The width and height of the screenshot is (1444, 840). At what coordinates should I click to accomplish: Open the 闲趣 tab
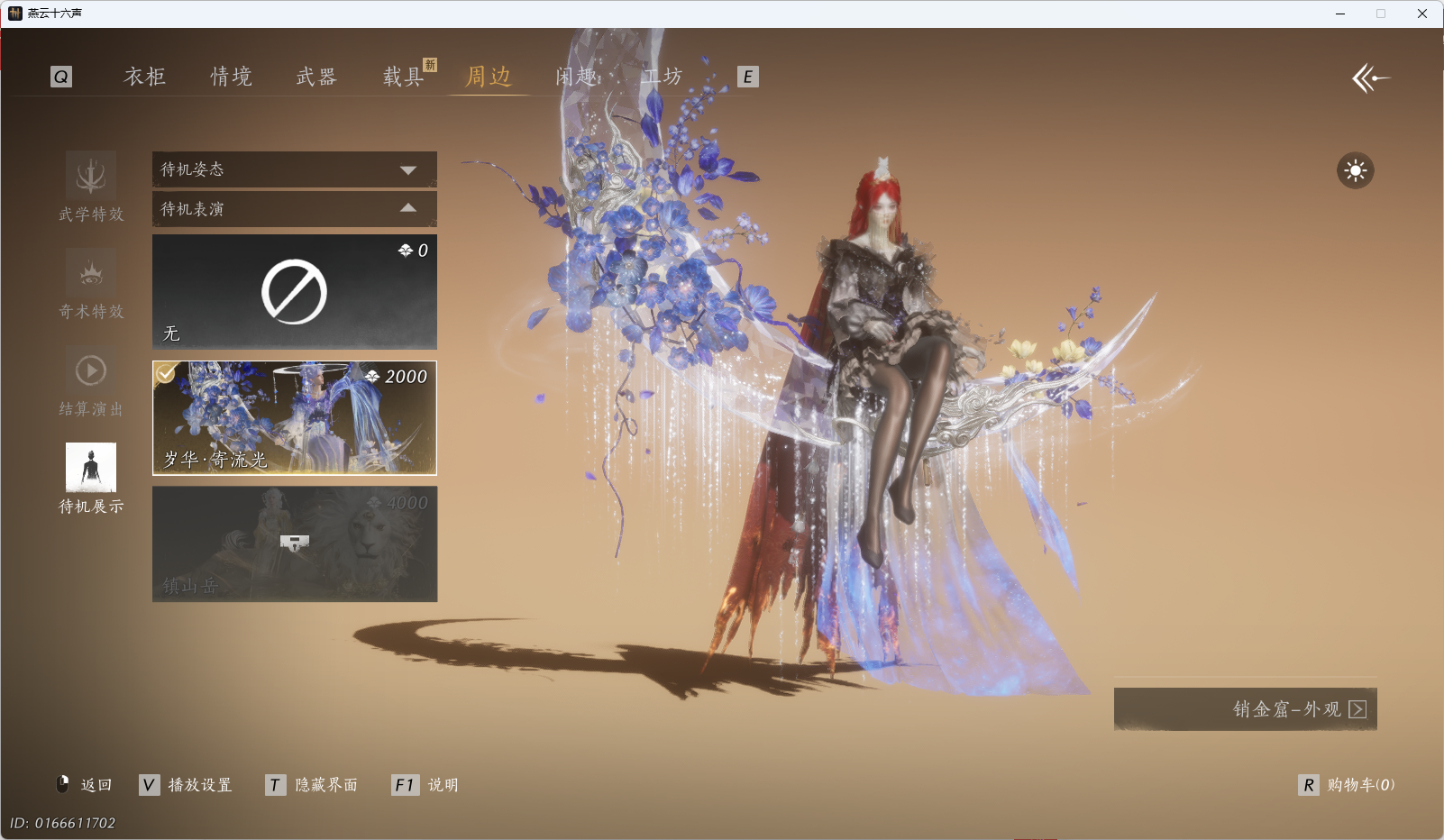[x=576, y=77]
